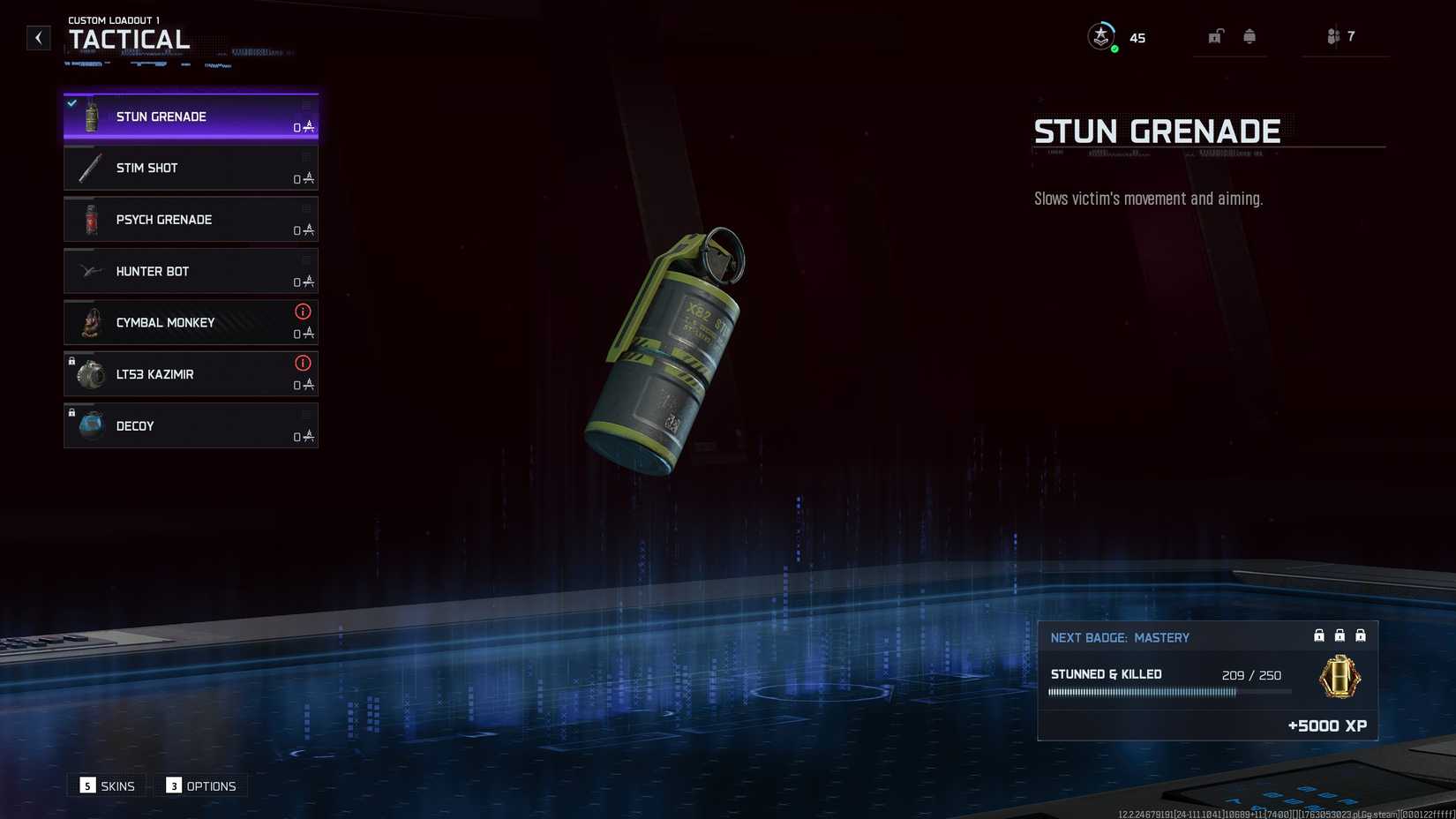The width and height of the screenshot is (1456, 819).
Task: Click the Stim Shot list entry
Action: (x=190, y=168)
